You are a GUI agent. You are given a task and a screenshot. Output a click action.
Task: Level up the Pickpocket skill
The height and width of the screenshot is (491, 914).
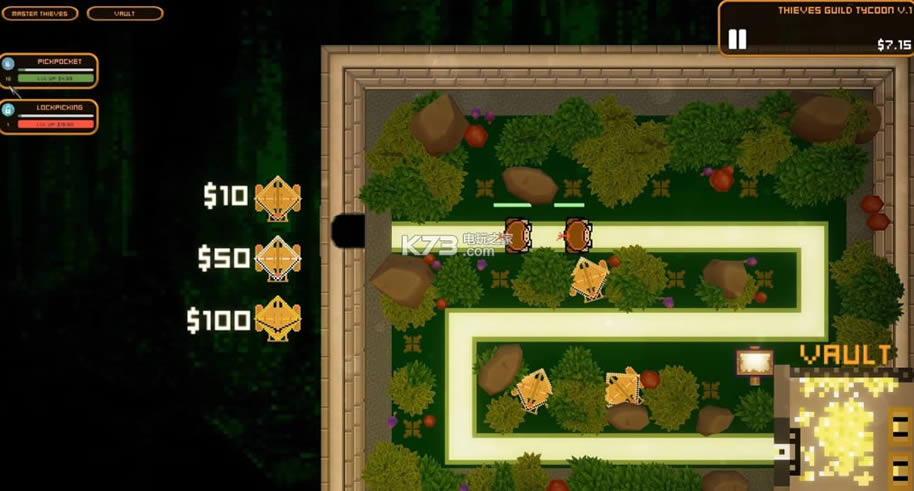tap(55, 77)
